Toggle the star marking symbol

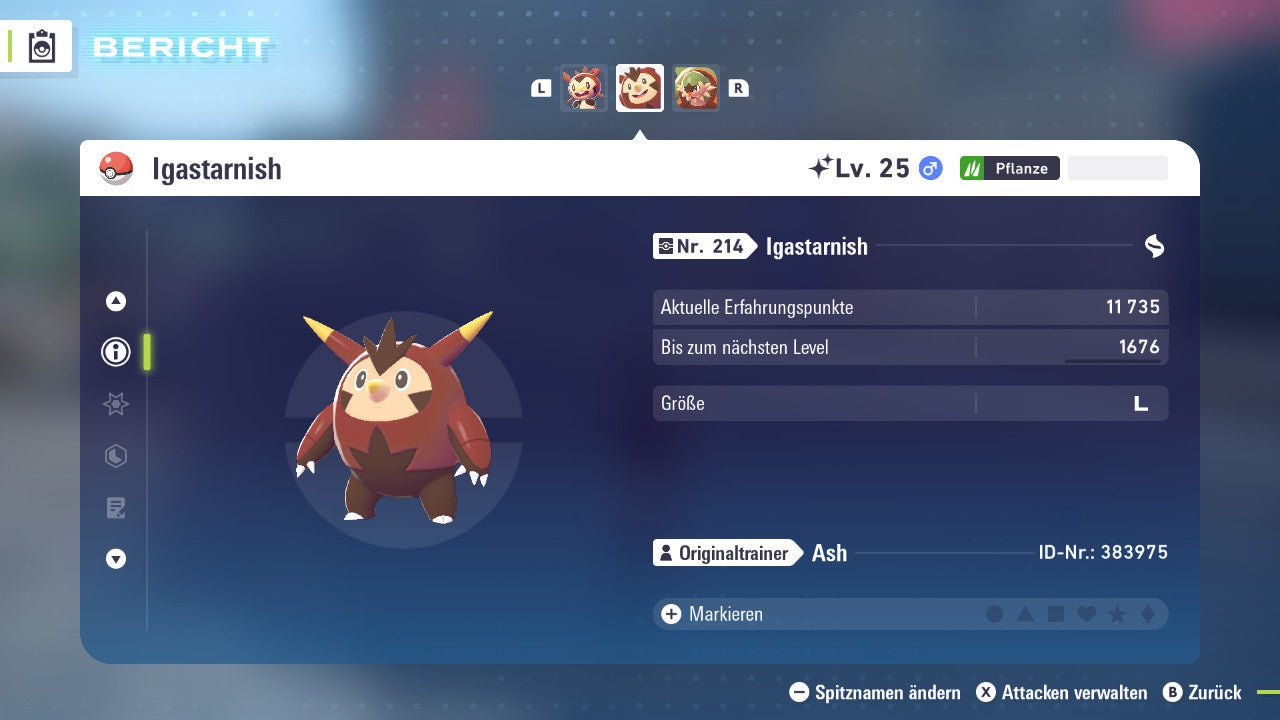[x=1117, y=613]
